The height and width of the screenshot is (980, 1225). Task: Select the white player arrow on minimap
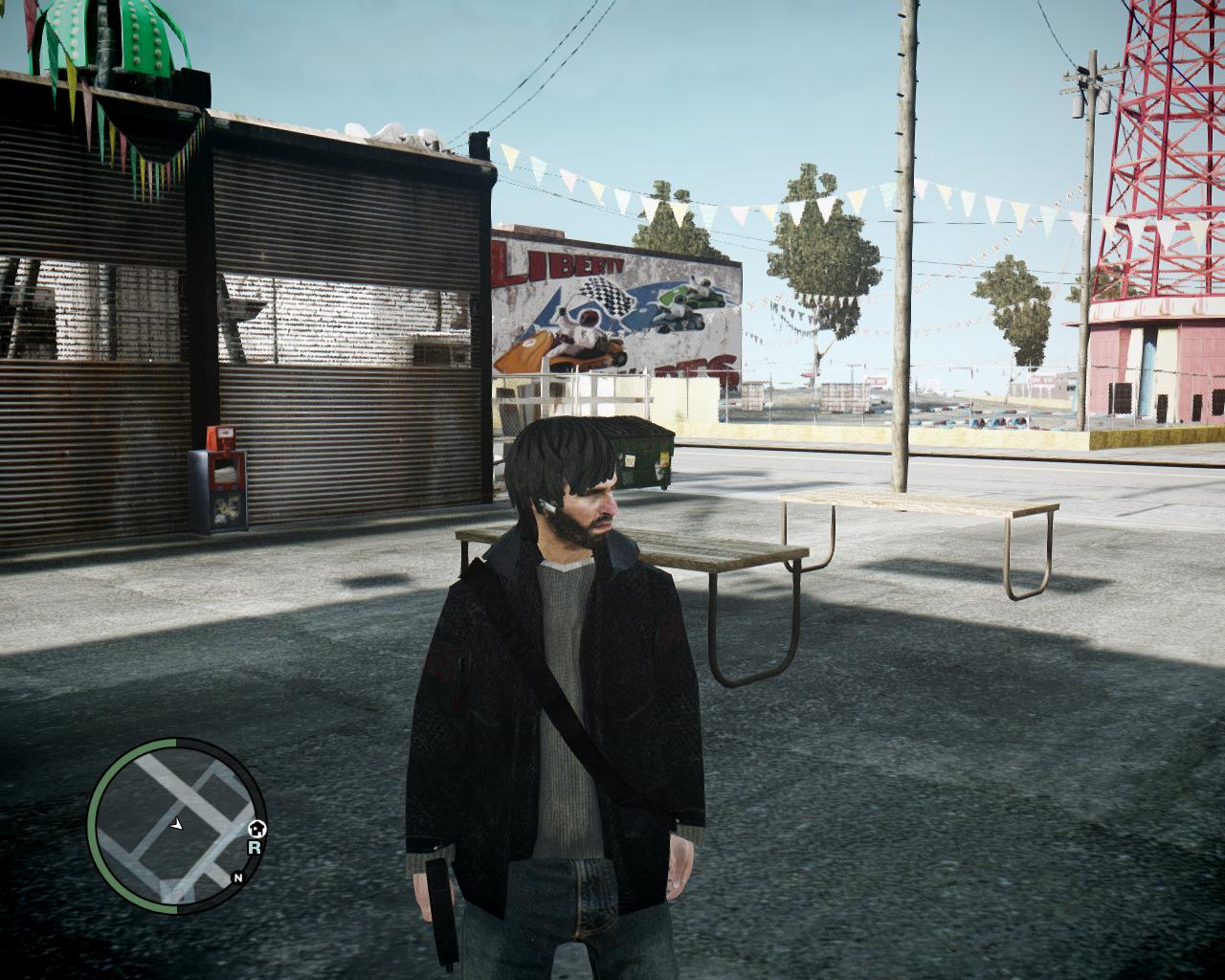[177, 822]
